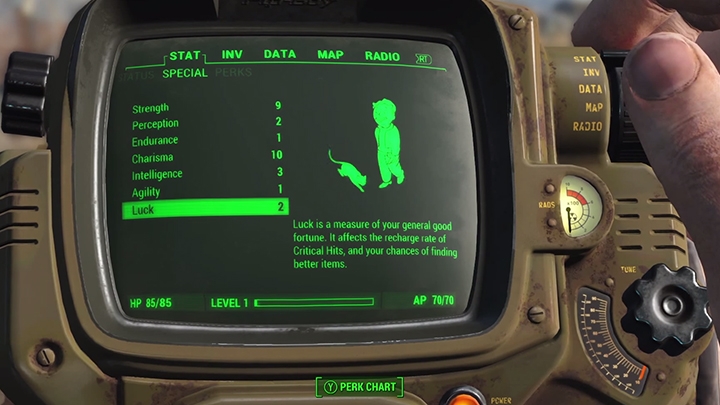Switch to the STAT tab
This screenshot has height=405, width=720.
pos(186,55)
